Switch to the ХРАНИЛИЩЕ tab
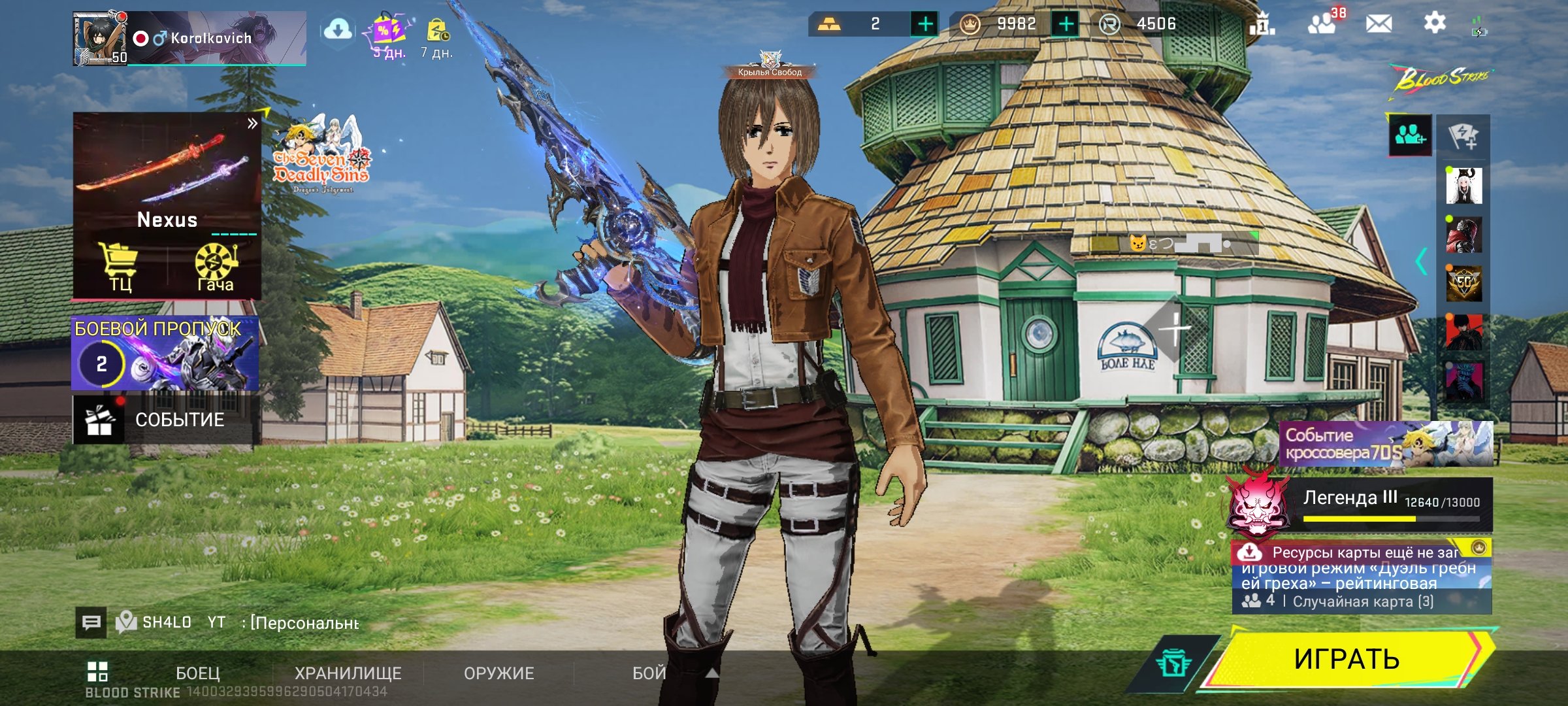 click(x=348, y=673)
